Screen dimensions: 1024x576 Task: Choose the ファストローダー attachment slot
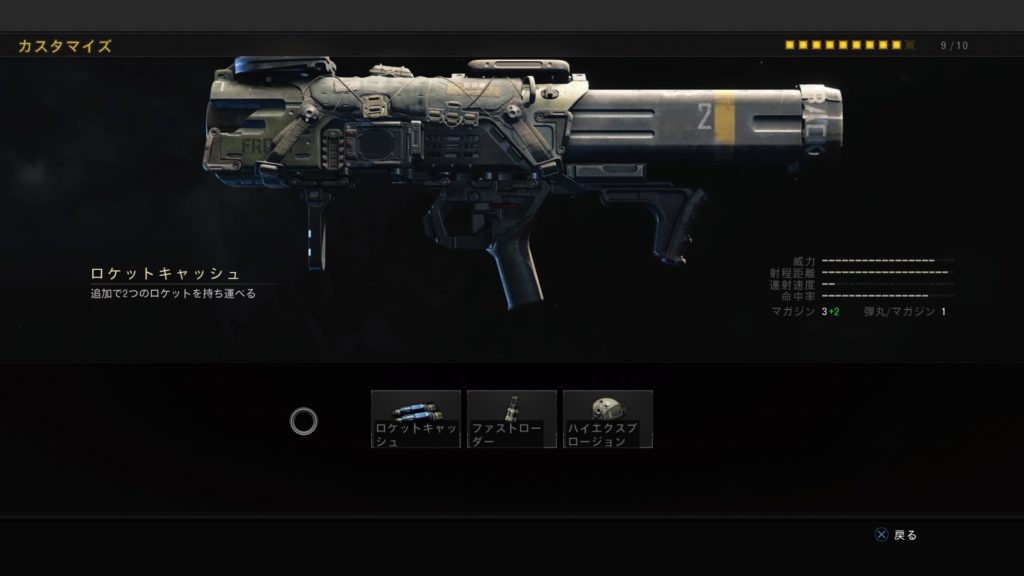click(512, 418)
